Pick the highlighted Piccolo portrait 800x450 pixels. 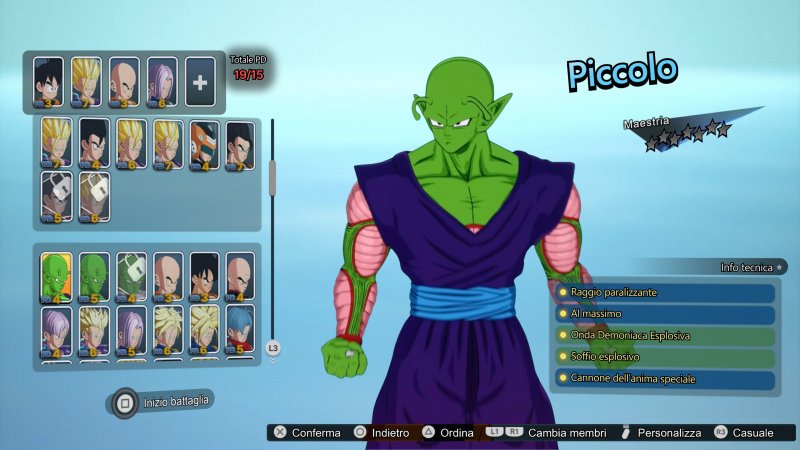click(56, 277)
